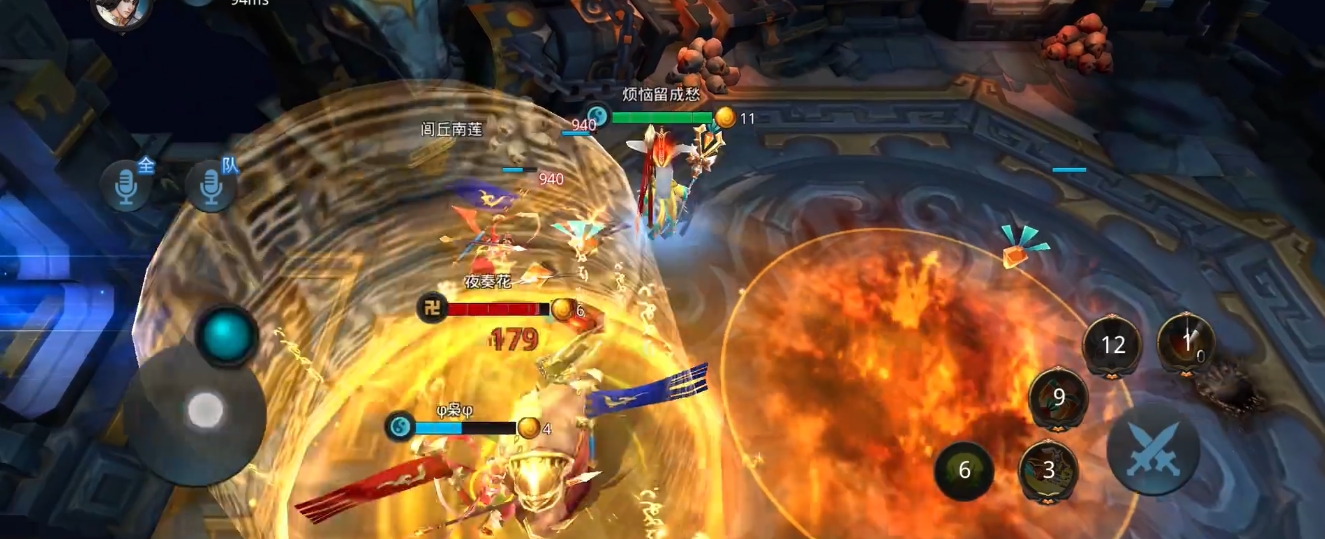The width and height of the screenshot is (1325, 539).
Task: Select the dark round skill showing 6
Action: coord(964,471)
